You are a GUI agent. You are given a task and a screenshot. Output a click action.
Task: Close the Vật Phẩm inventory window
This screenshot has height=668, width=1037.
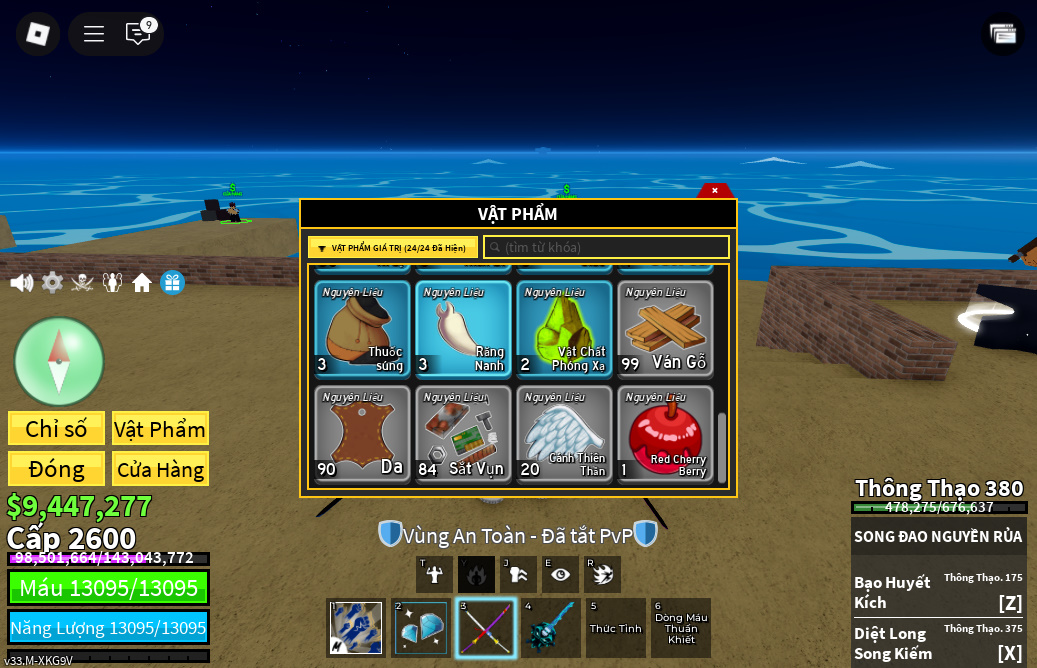click(x=714, y=190)
